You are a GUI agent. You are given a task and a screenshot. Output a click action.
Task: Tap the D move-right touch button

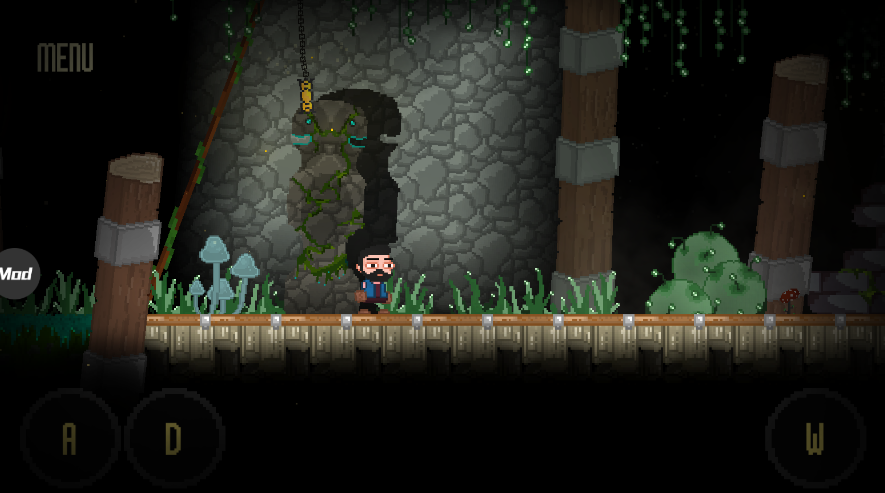[174, 439]
